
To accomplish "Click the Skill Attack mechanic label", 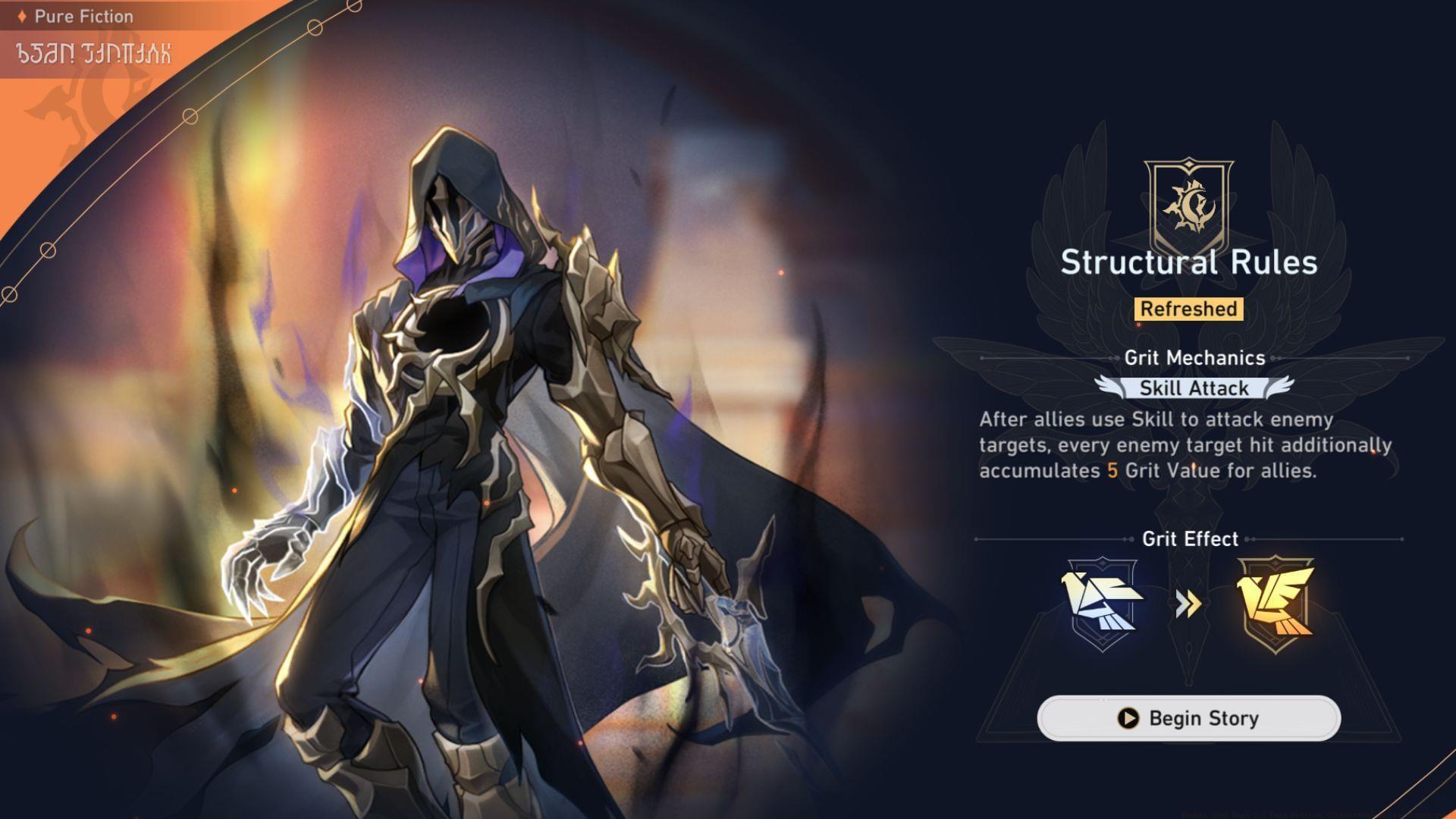I will (x=1194, y=388).
